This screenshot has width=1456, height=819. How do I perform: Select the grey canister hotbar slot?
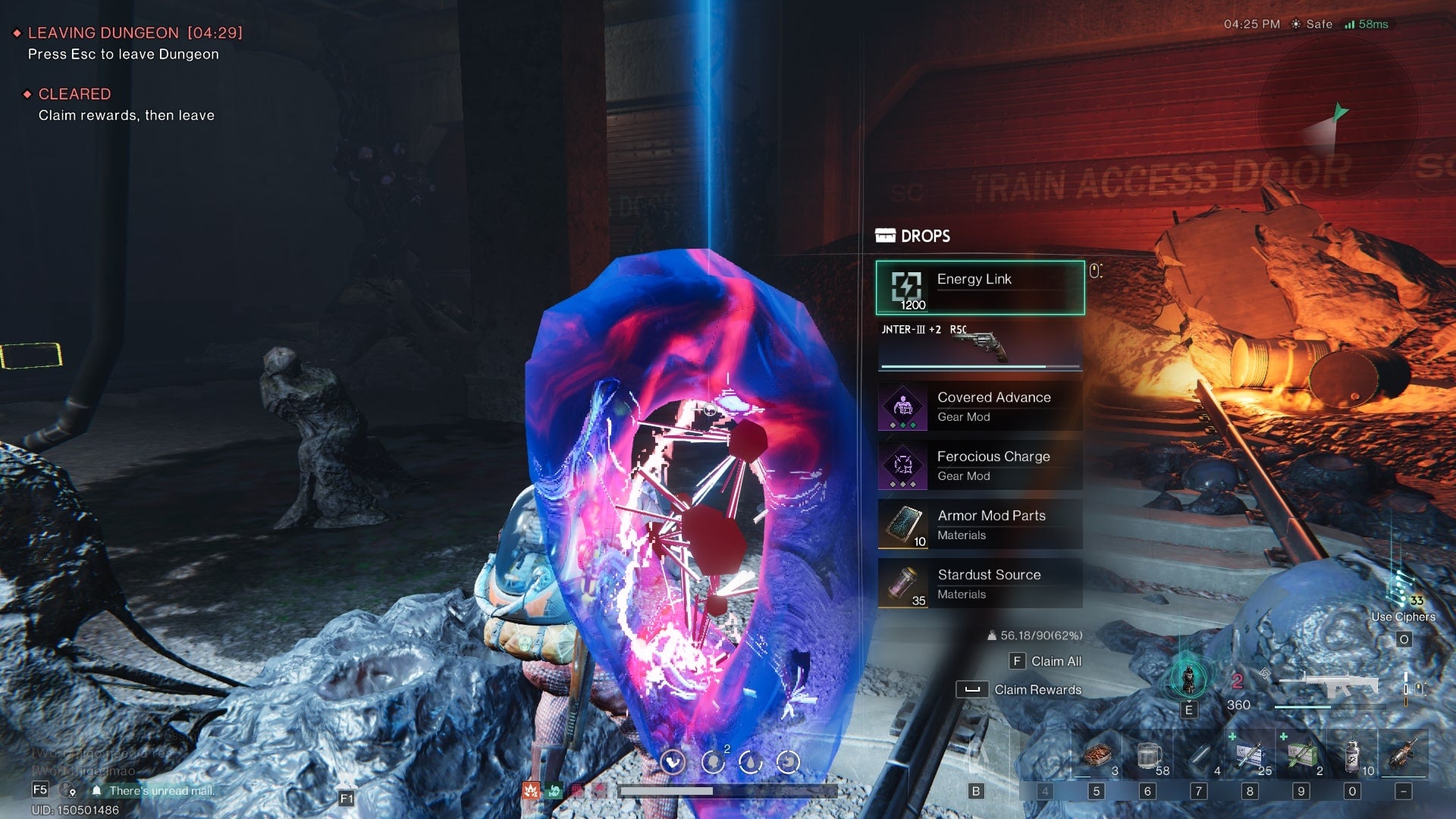(1352, 755)
